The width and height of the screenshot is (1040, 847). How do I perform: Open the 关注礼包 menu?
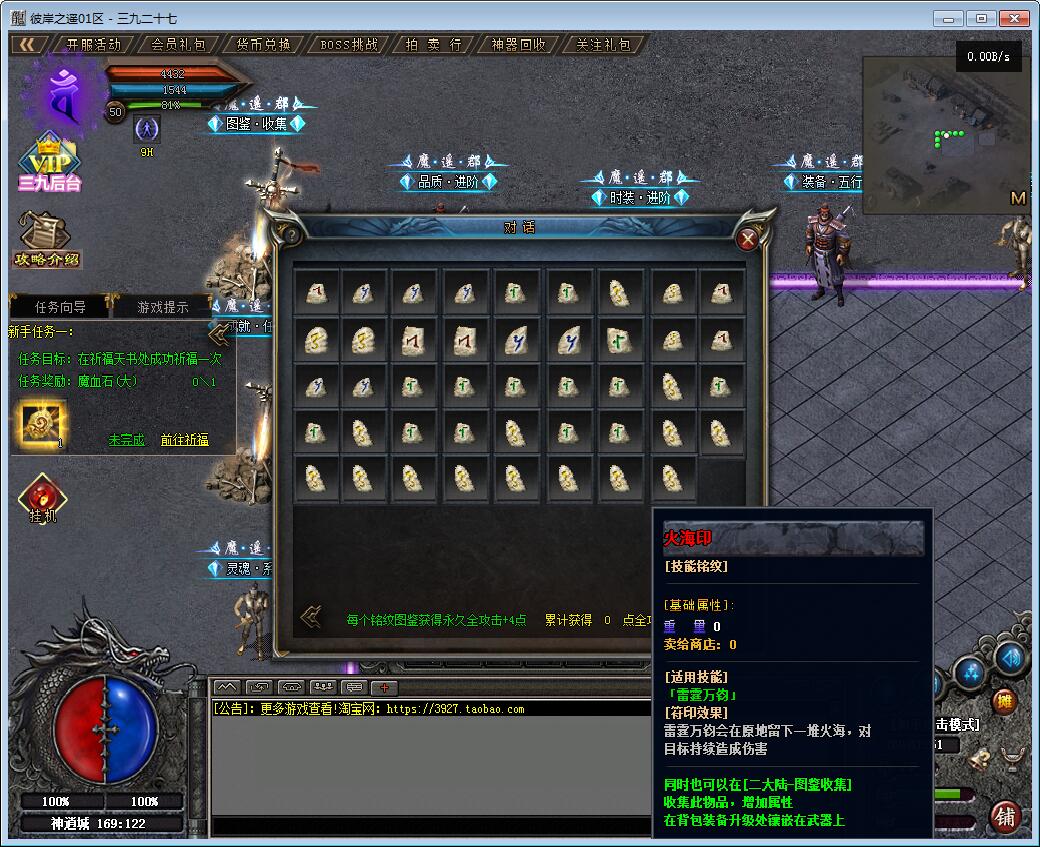pyautogui.click(x=604, y=45)
